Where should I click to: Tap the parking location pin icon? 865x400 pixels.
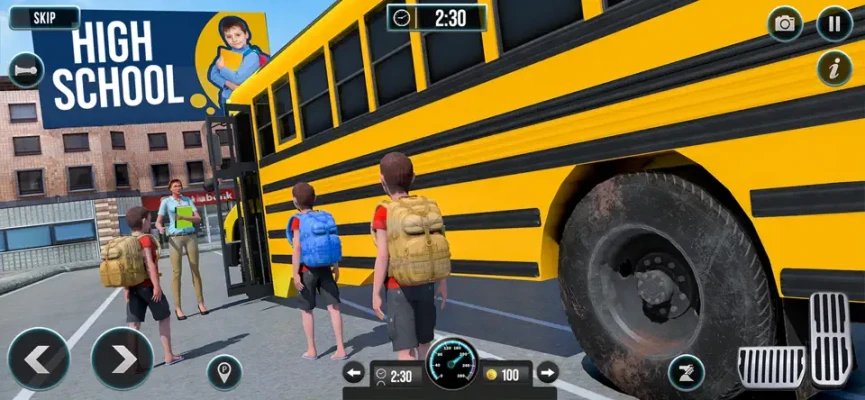(x=224, y=372)
